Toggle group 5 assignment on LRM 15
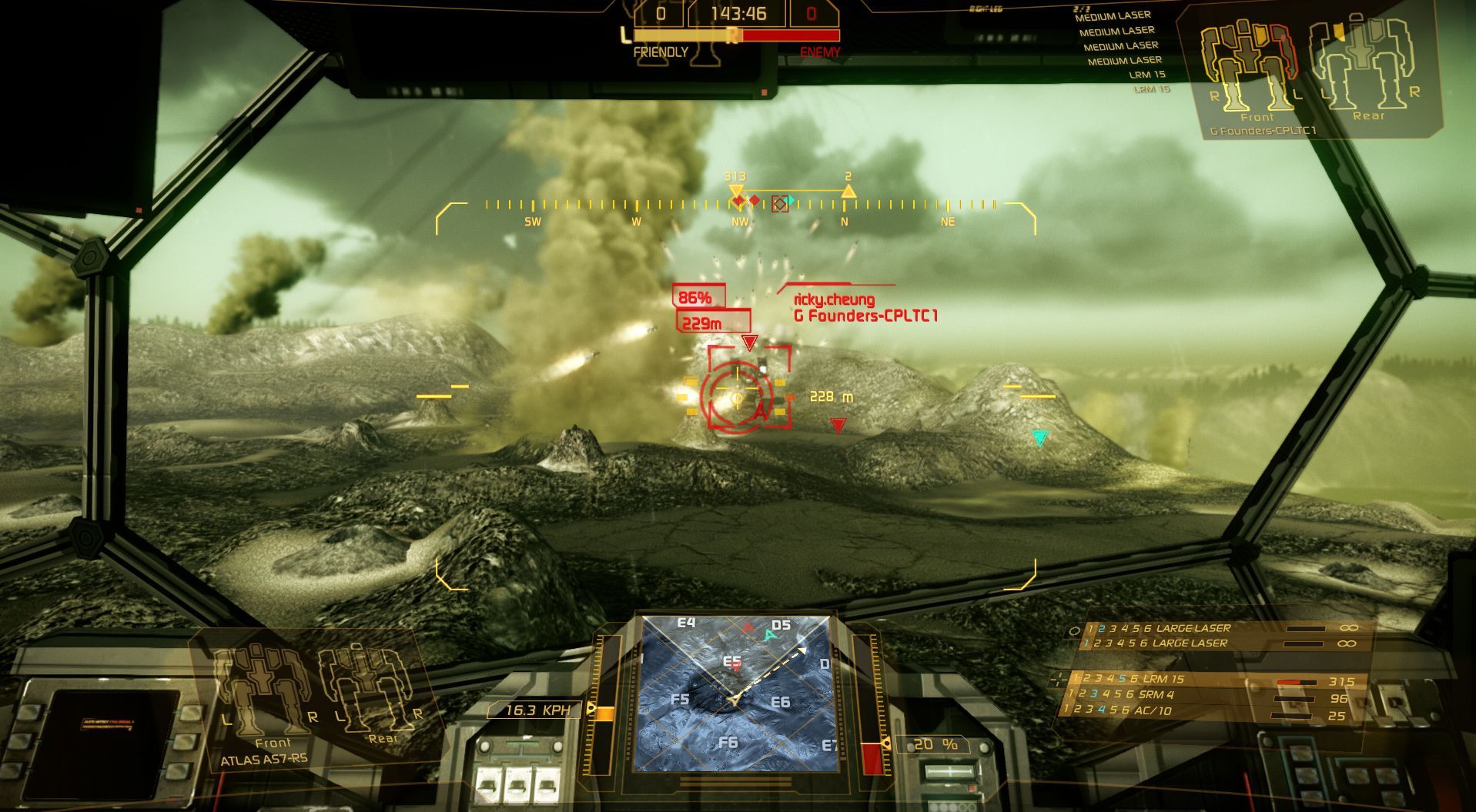This screenshot has width=1476, height=812. 1123,679
